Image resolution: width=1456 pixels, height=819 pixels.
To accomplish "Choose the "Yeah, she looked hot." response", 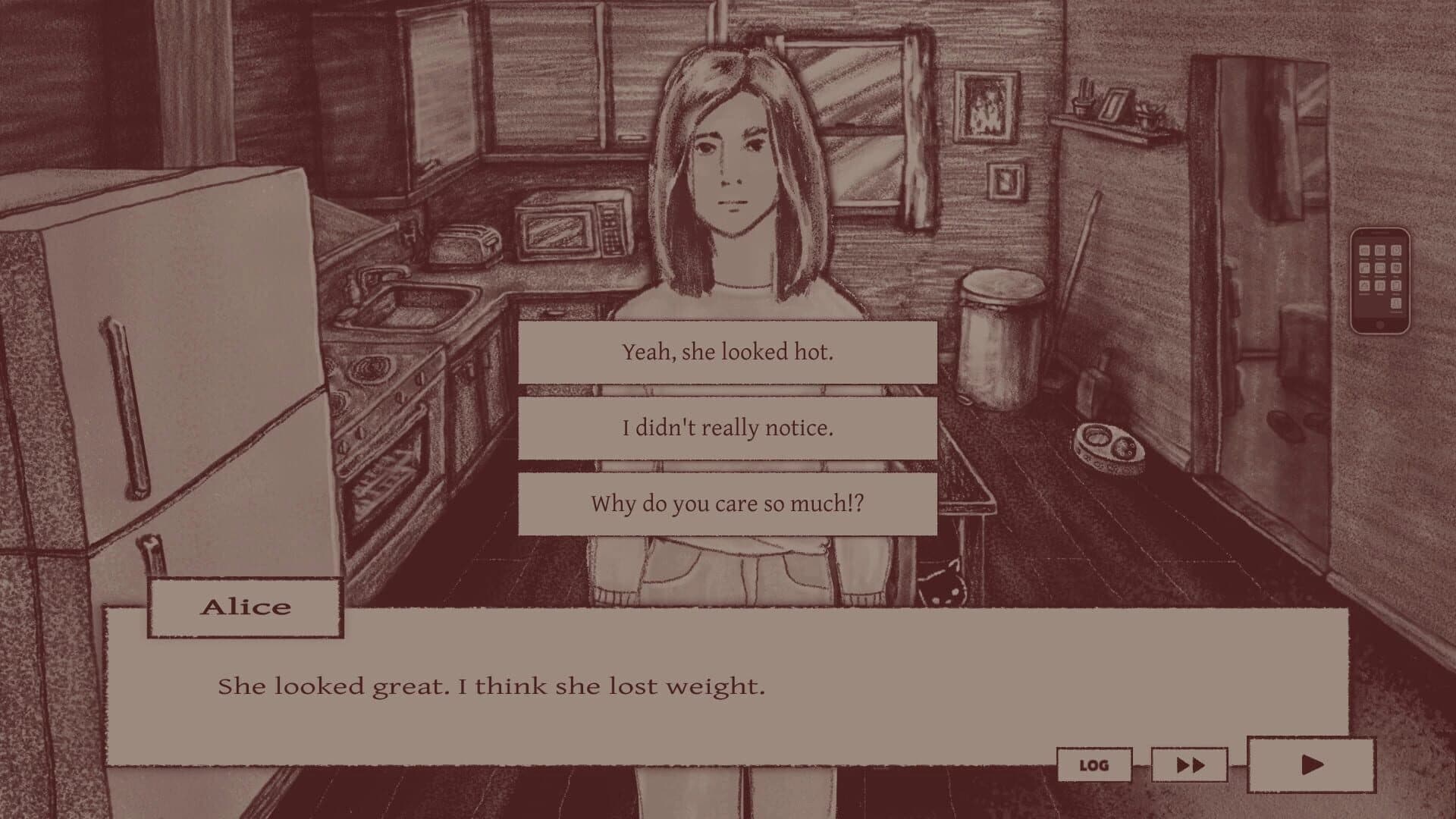I will click(727, 351).
